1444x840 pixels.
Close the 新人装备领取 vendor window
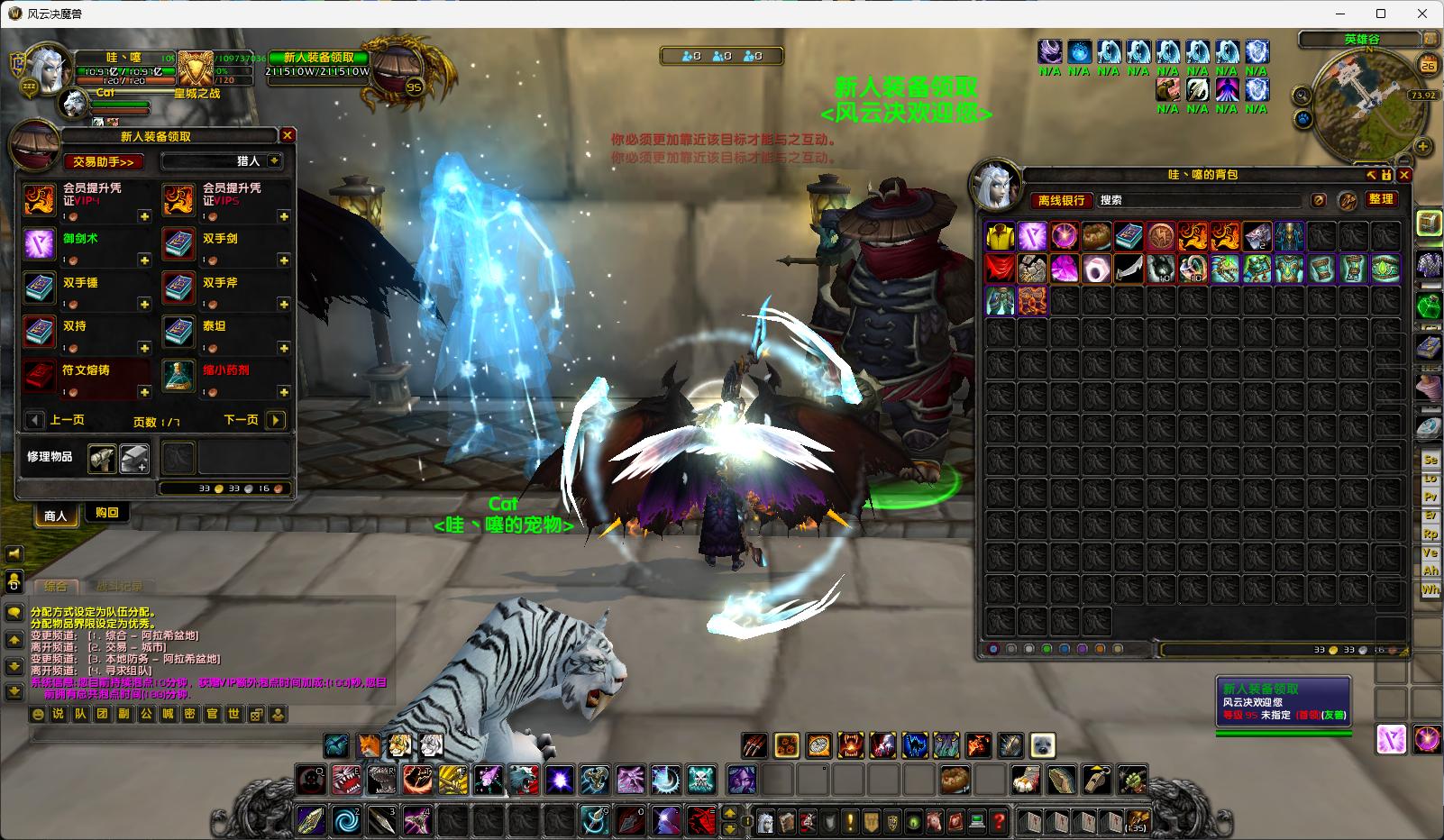point(288,135)
